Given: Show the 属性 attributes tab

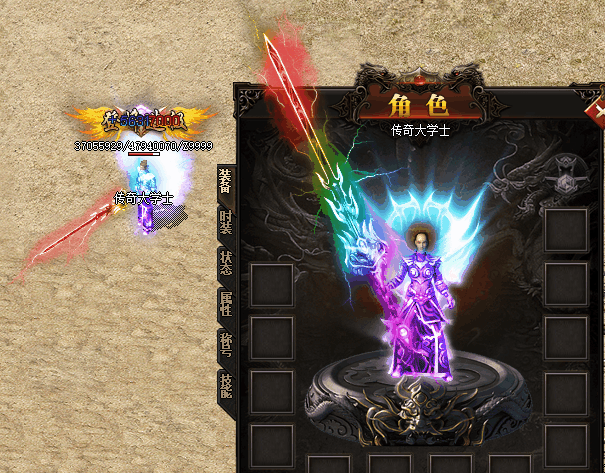Looking at the screenshot, I should [225, 303].
